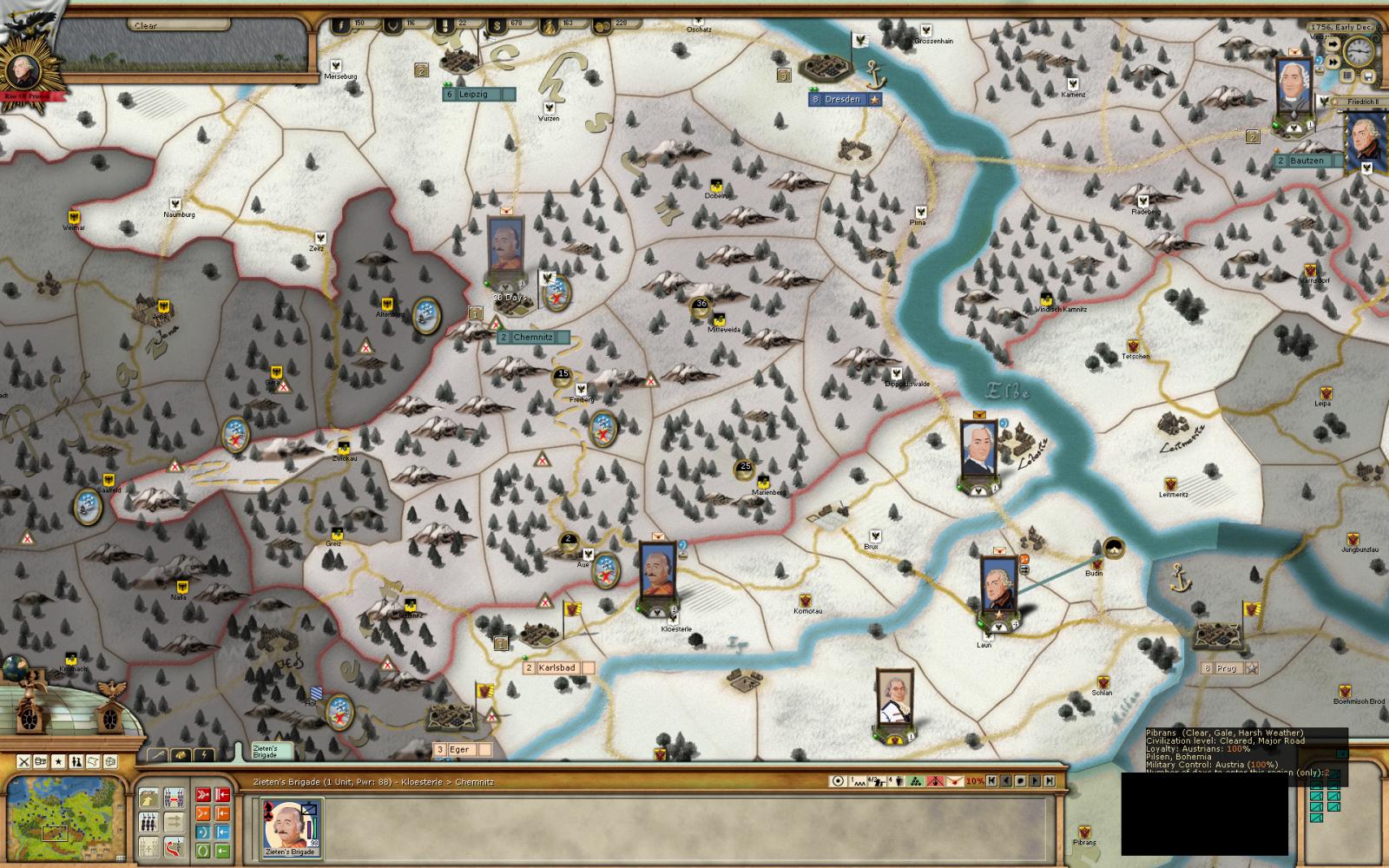Click the three soldiers special order button

148,820
